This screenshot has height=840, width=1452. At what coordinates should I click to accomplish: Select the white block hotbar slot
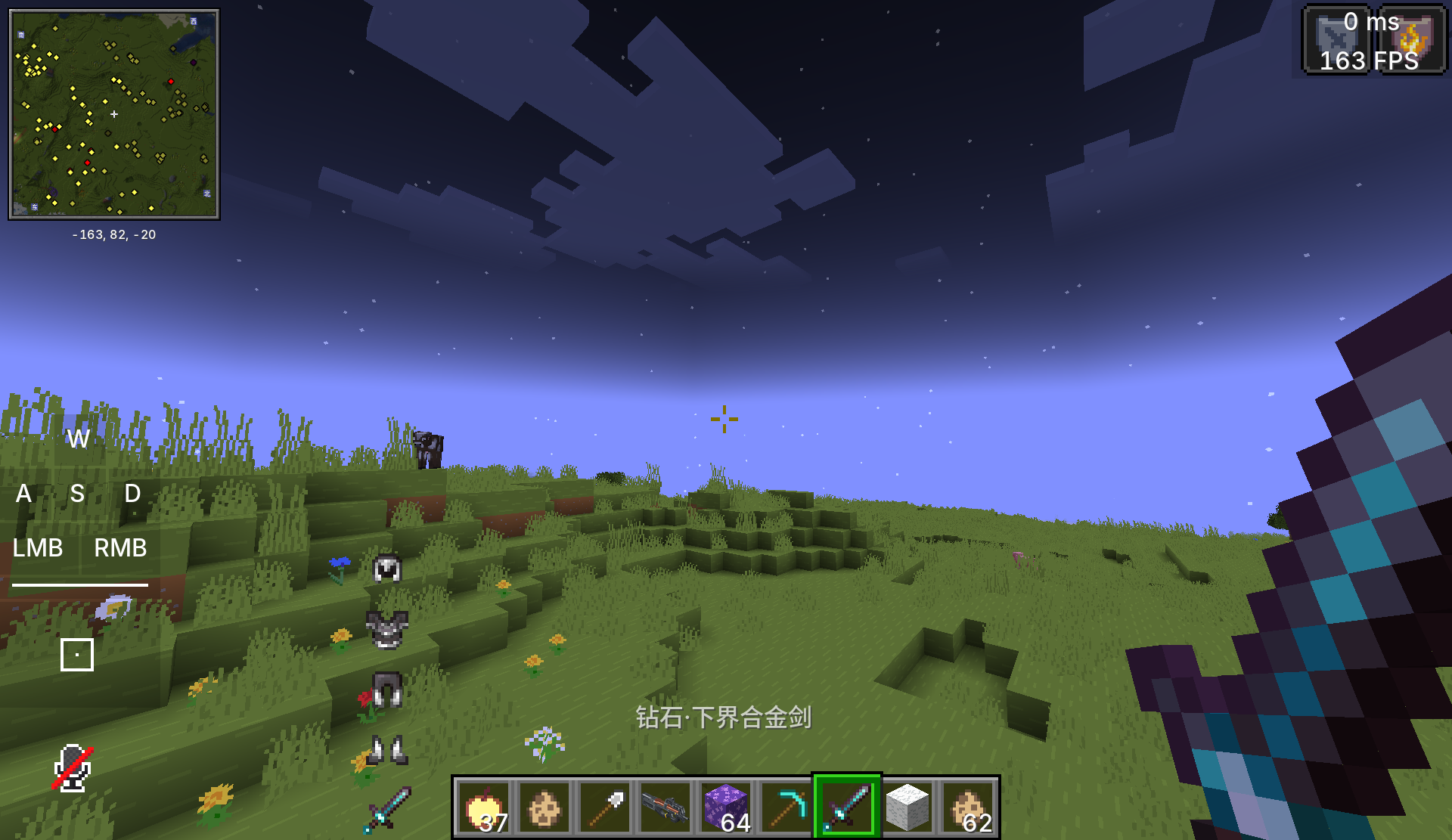click(907, 807)
